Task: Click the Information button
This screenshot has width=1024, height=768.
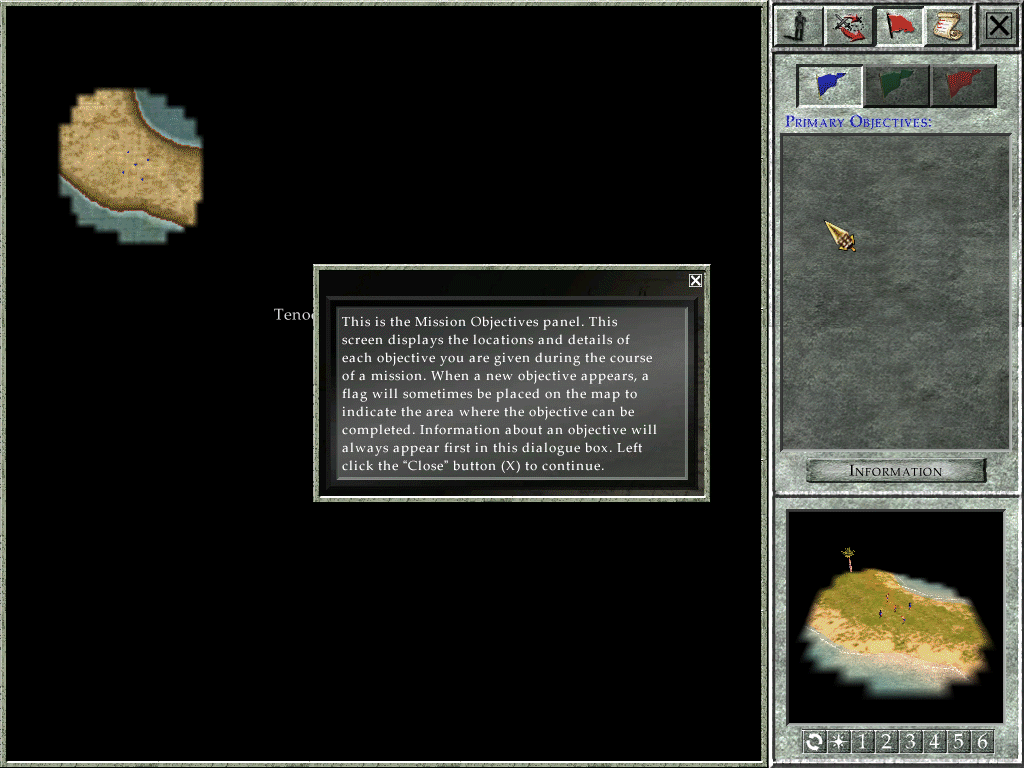Action: [x=896, y=471]
